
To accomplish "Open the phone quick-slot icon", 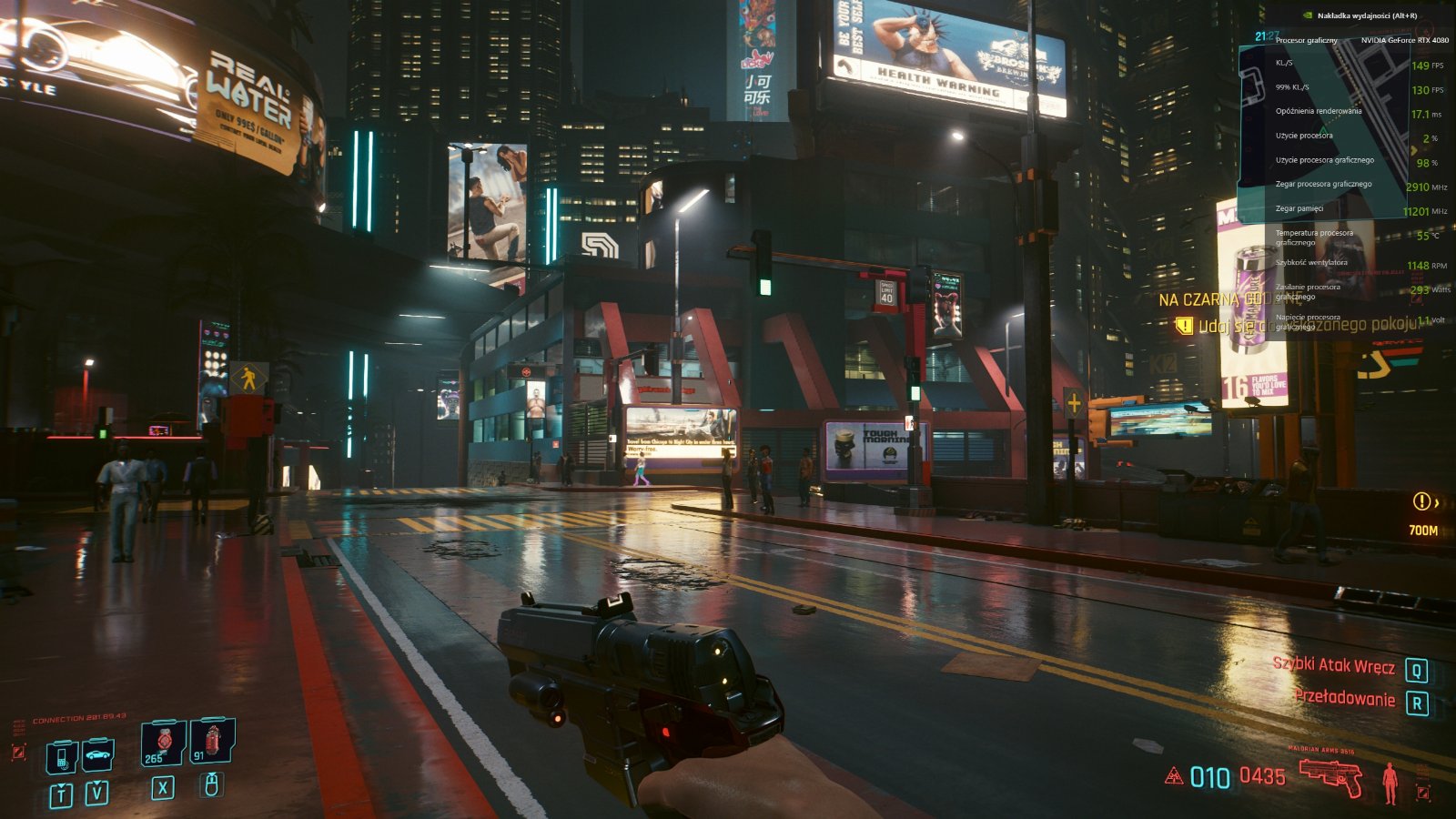I will click(62, 755).
